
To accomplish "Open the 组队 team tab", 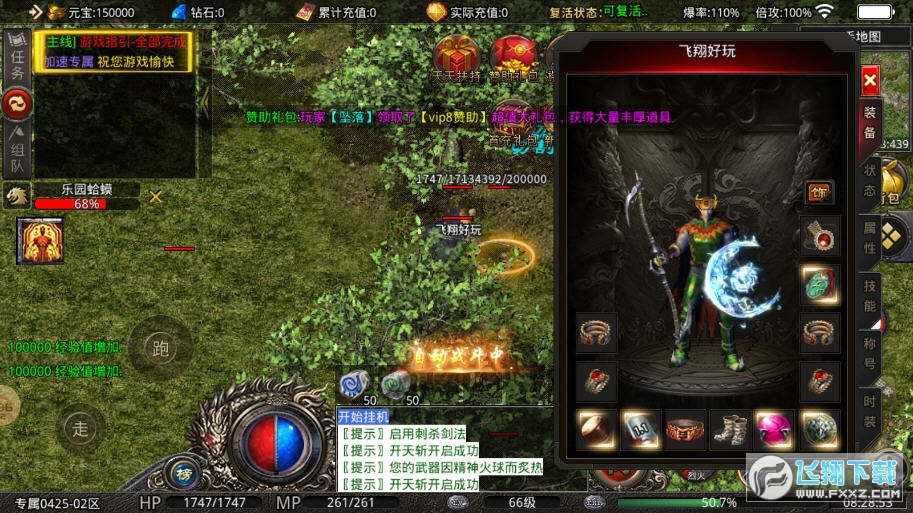I will pyautogui.click(x=17, y=151).
